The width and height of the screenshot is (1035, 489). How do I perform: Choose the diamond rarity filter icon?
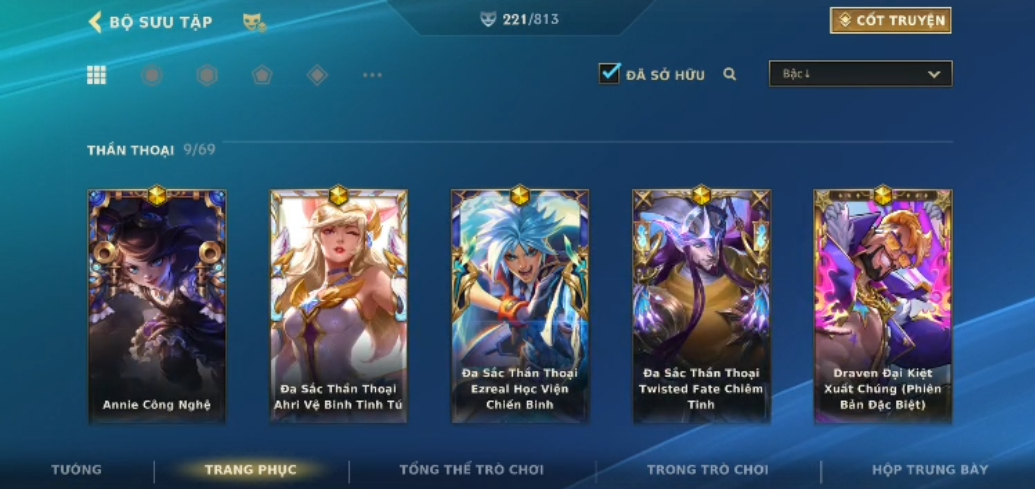(x=317, y=75)
